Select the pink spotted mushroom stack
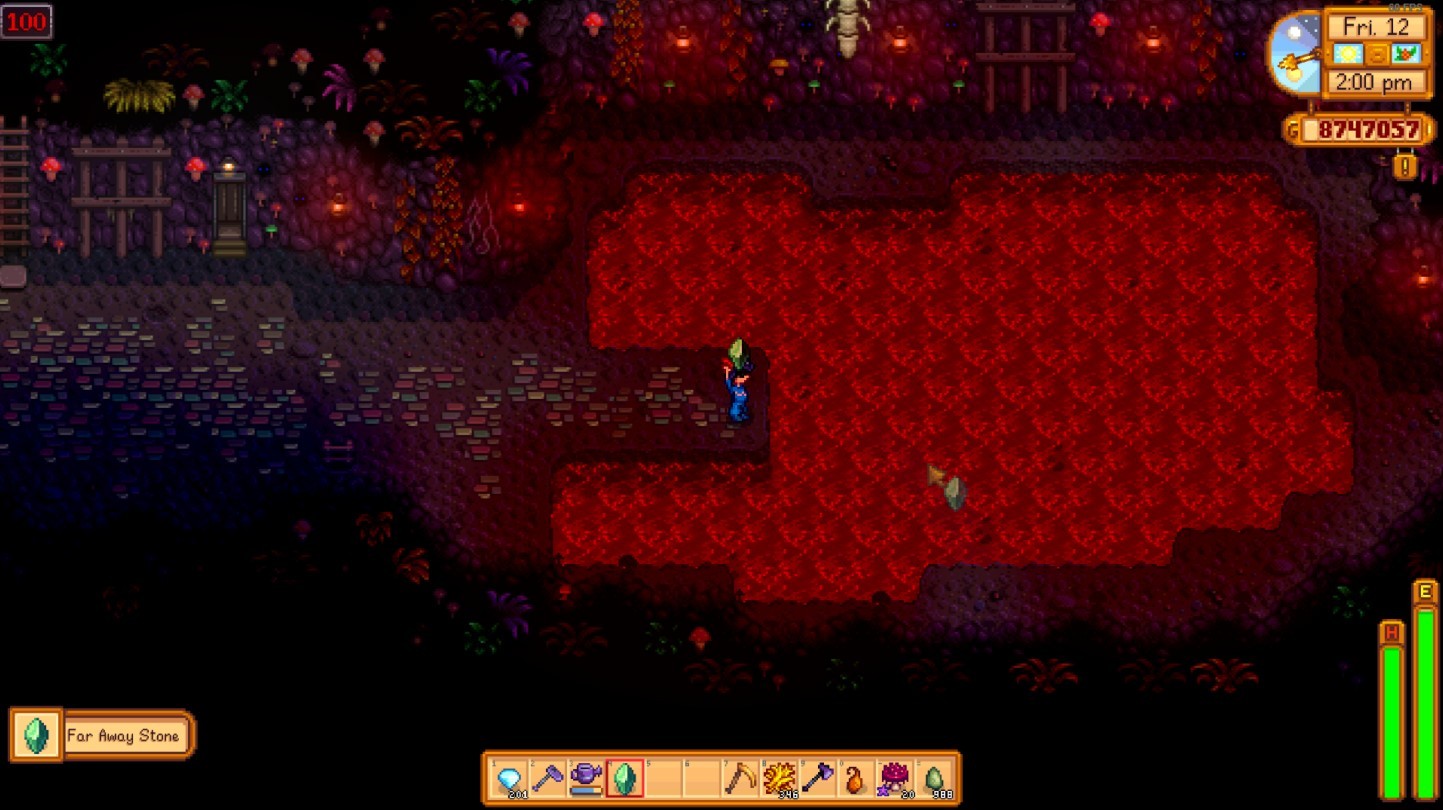The width and height of the screenshot is (1443, 810). point(895,778)
